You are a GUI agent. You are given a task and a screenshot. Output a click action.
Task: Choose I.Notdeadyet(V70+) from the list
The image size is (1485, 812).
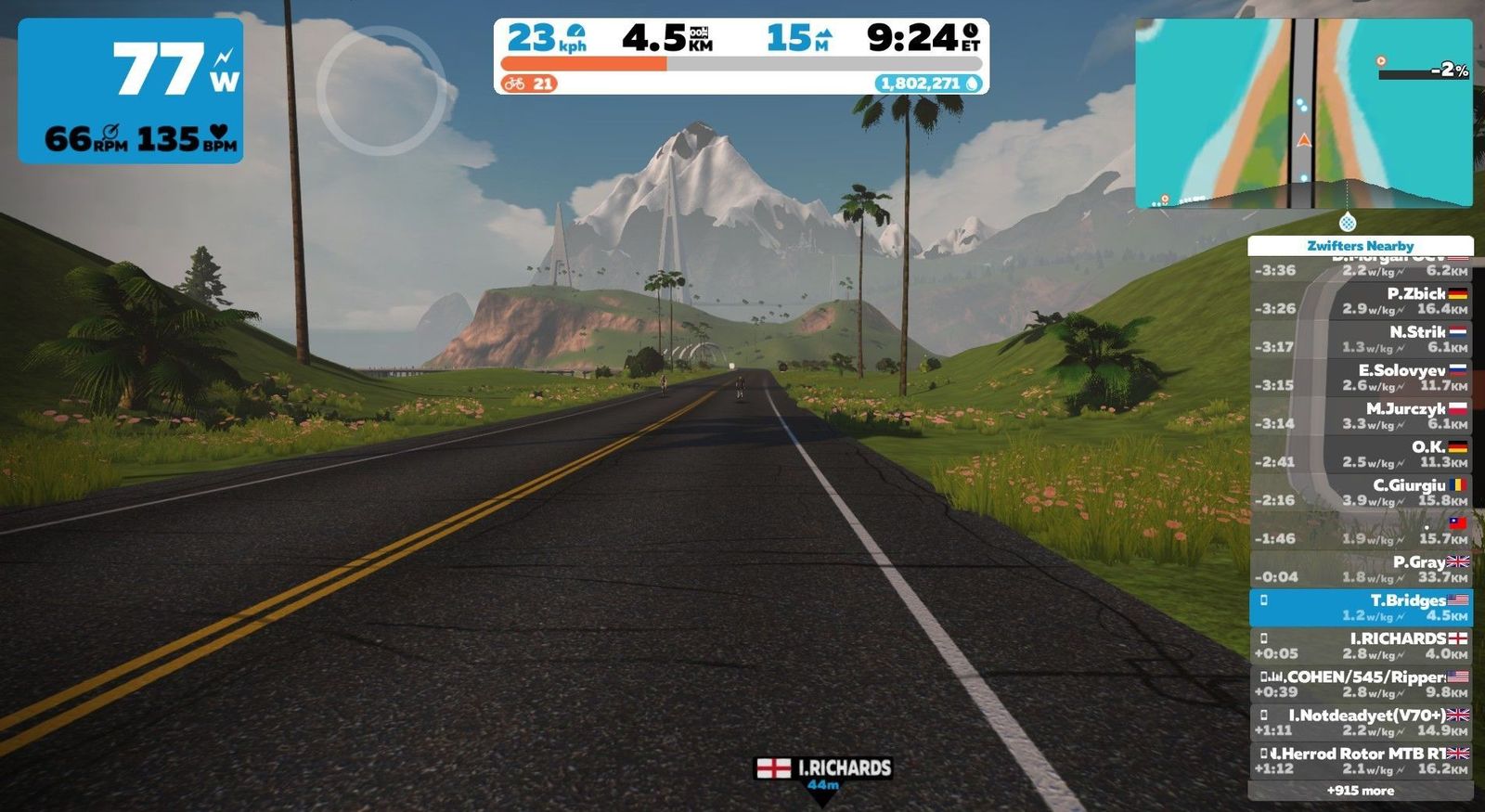[x=1360, y=722]
